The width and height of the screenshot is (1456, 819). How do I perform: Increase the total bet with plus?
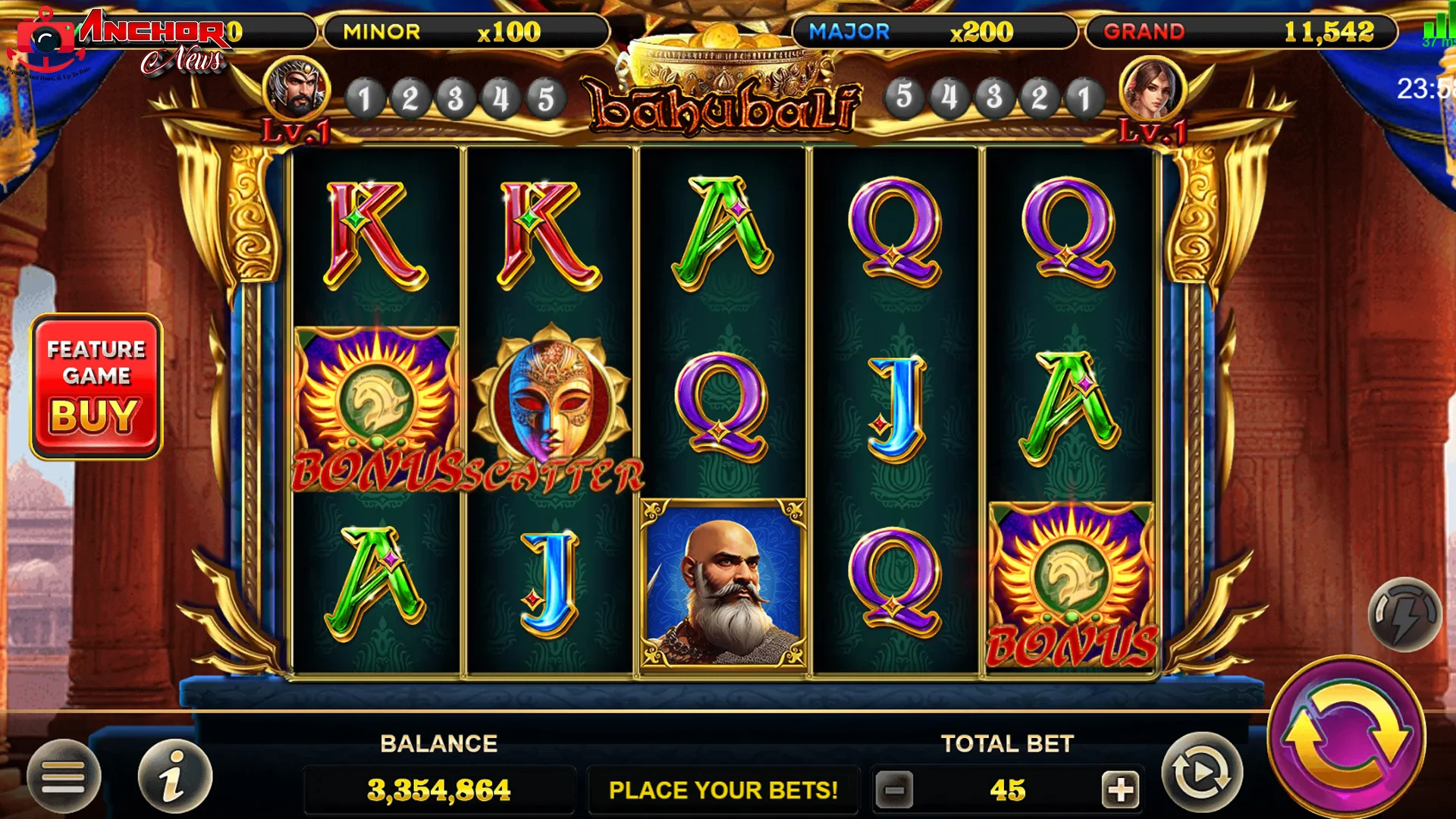pyautogui.click(x=1120, y=790)
